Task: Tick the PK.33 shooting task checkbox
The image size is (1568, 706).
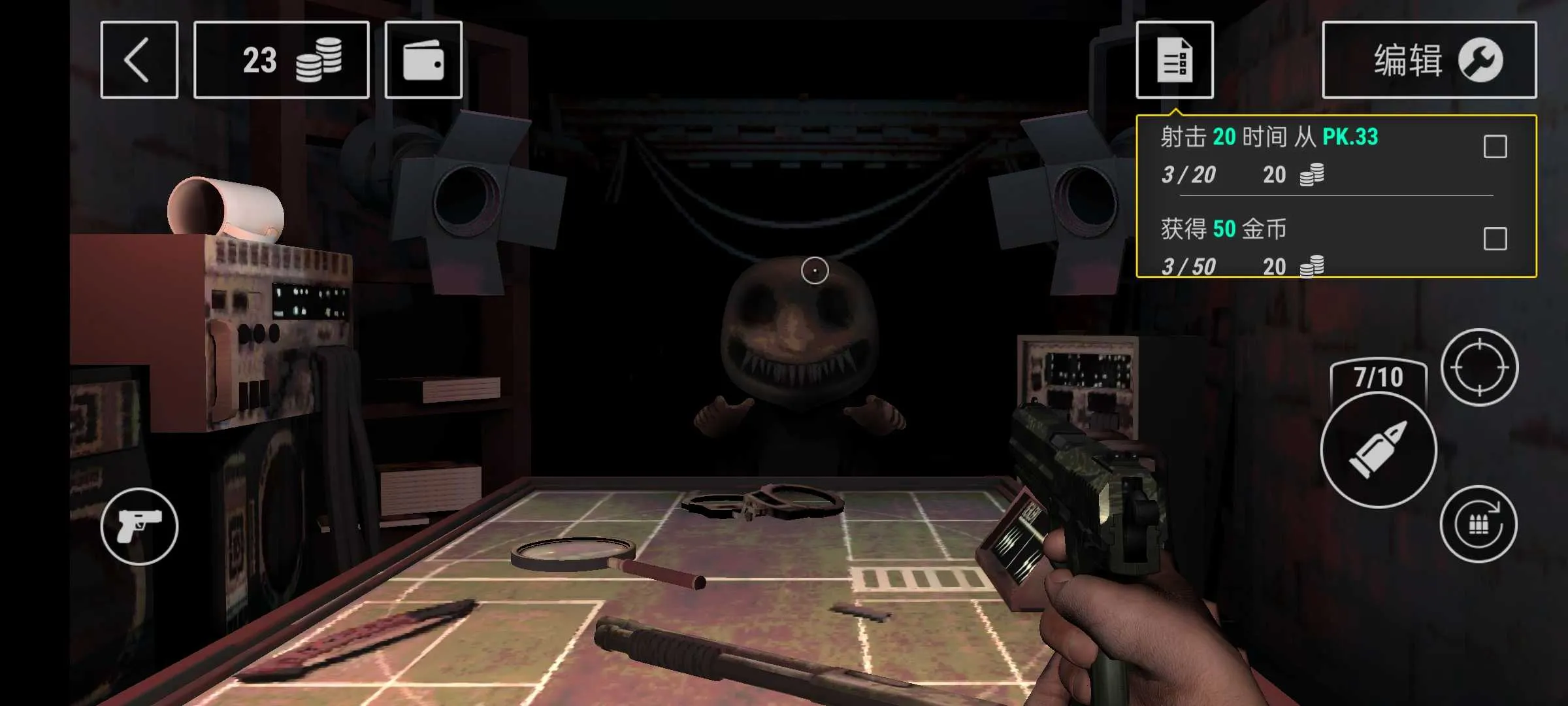Action: coord(1495,146)
